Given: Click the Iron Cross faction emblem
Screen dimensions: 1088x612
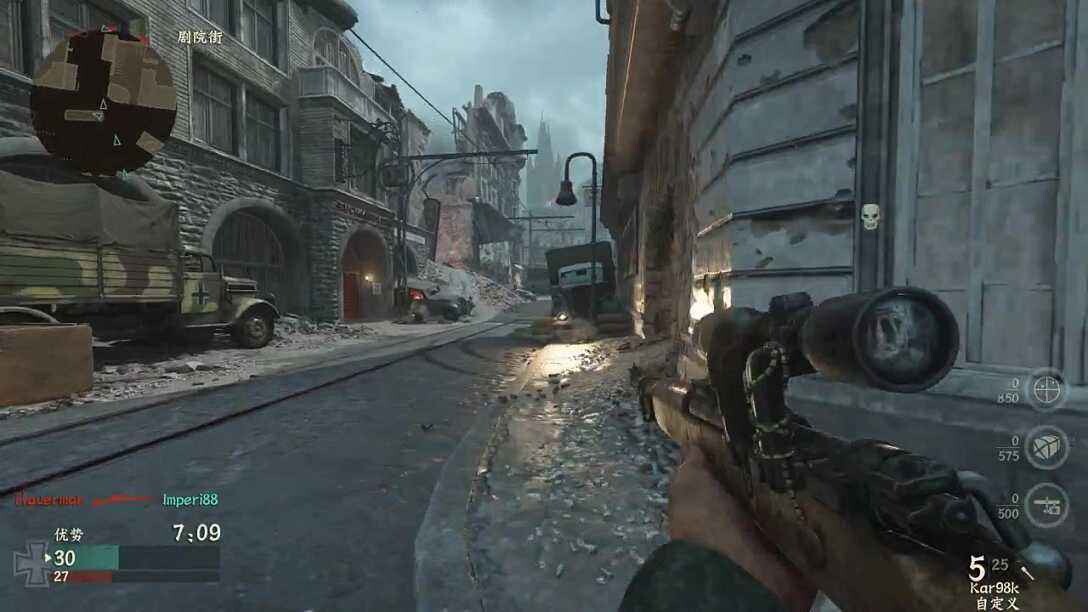Looking at the screenshot, I should 31,563.
